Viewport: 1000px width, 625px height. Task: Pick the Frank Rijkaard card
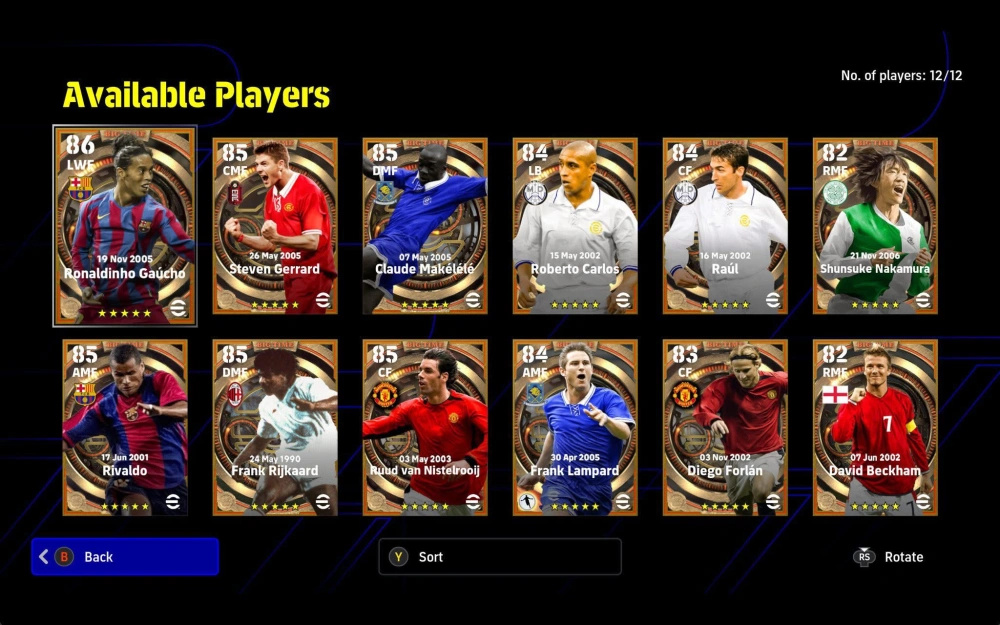click(275, 427)
